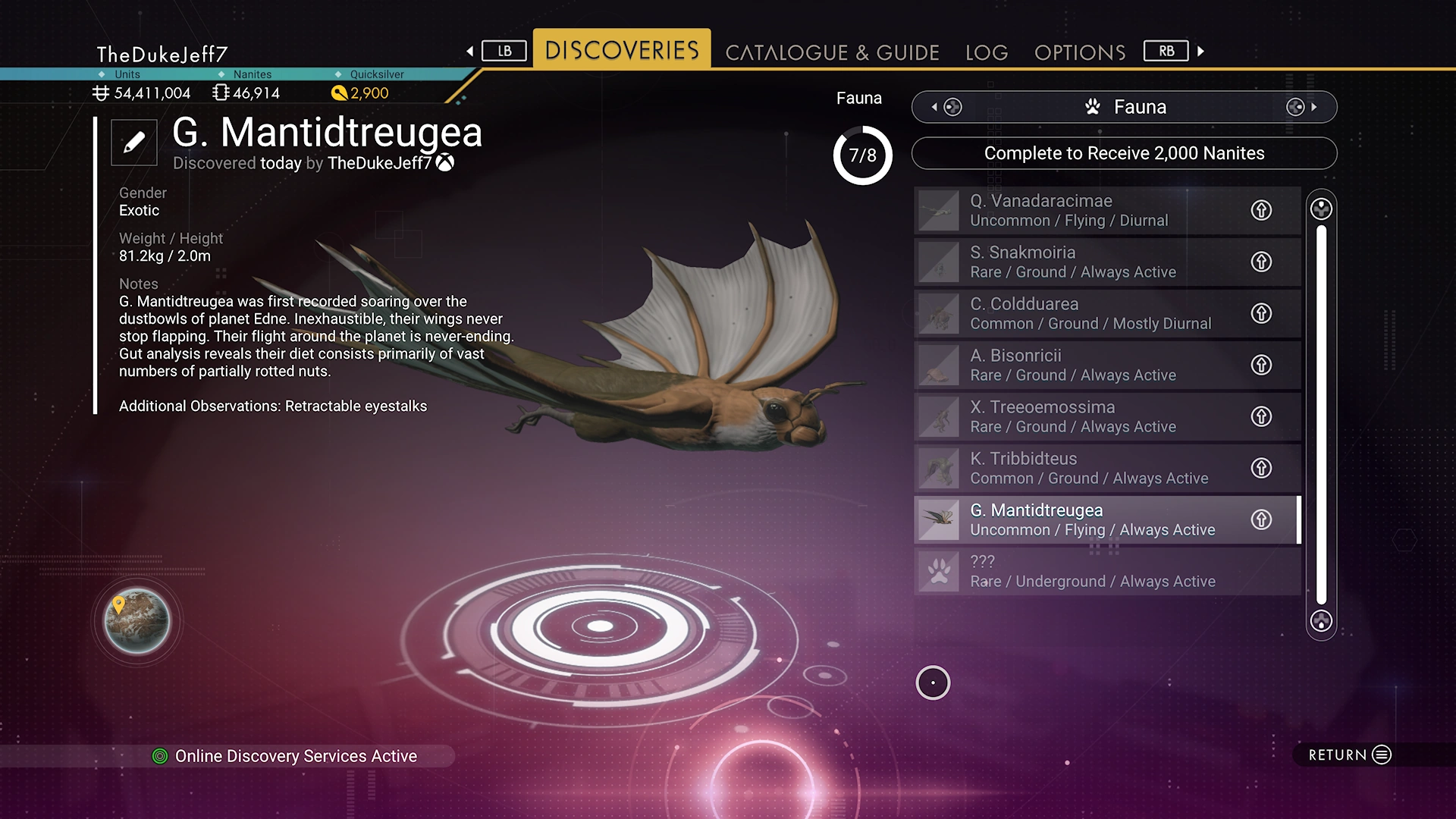The image size is (1456, 819).
Task: Cycle Fauna category to the previous one
Action: point(946,107)
